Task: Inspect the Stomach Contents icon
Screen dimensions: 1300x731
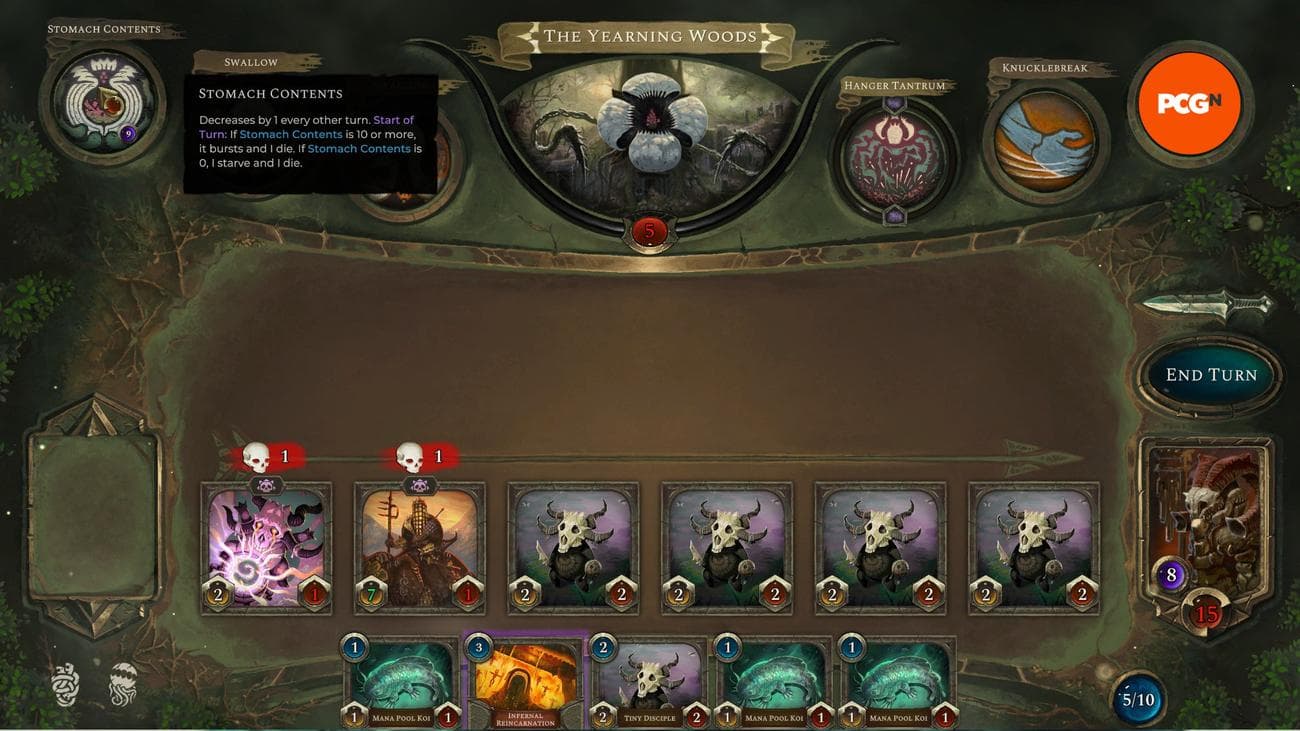Action: [x=102, y=102]
